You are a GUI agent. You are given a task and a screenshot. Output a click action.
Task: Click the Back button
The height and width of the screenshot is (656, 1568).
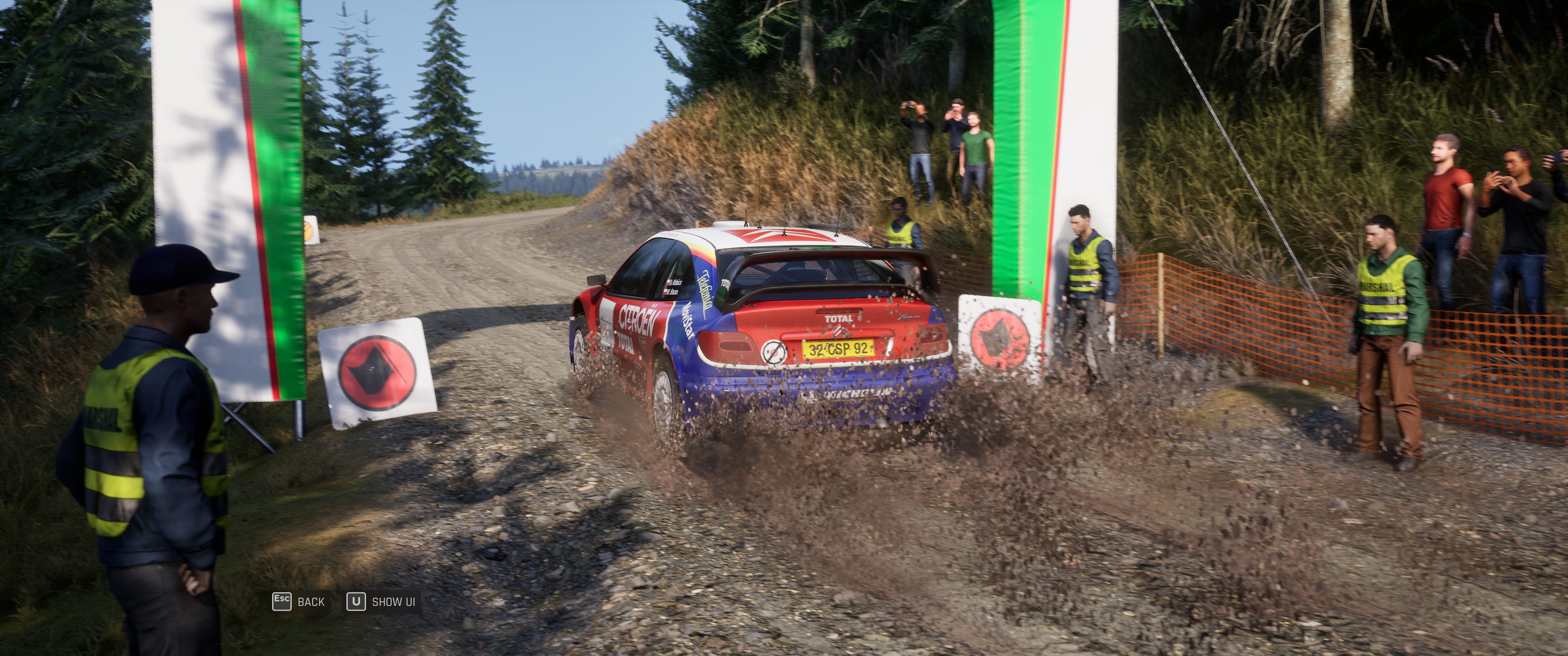(x=299, y=602)
